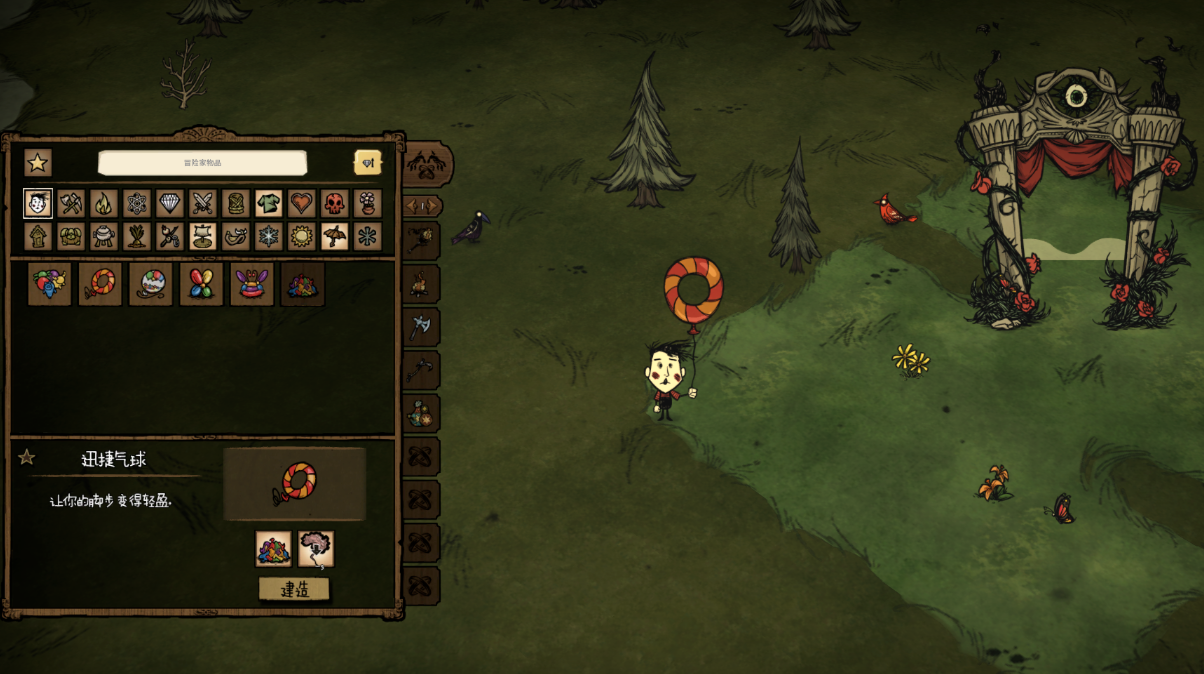
Task: Open the flame light sources filter
Action: click(104, 204)
